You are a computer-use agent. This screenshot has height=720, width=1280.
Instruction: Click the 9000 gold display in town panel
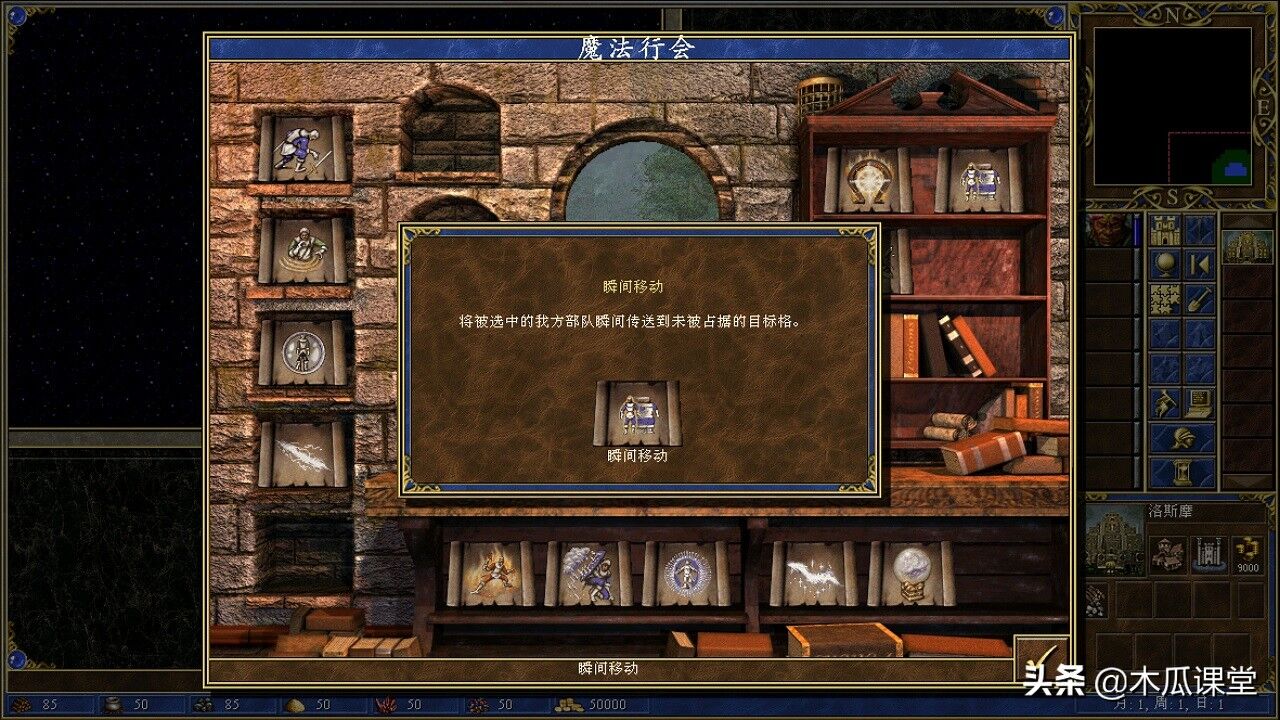click(1247, 567)
